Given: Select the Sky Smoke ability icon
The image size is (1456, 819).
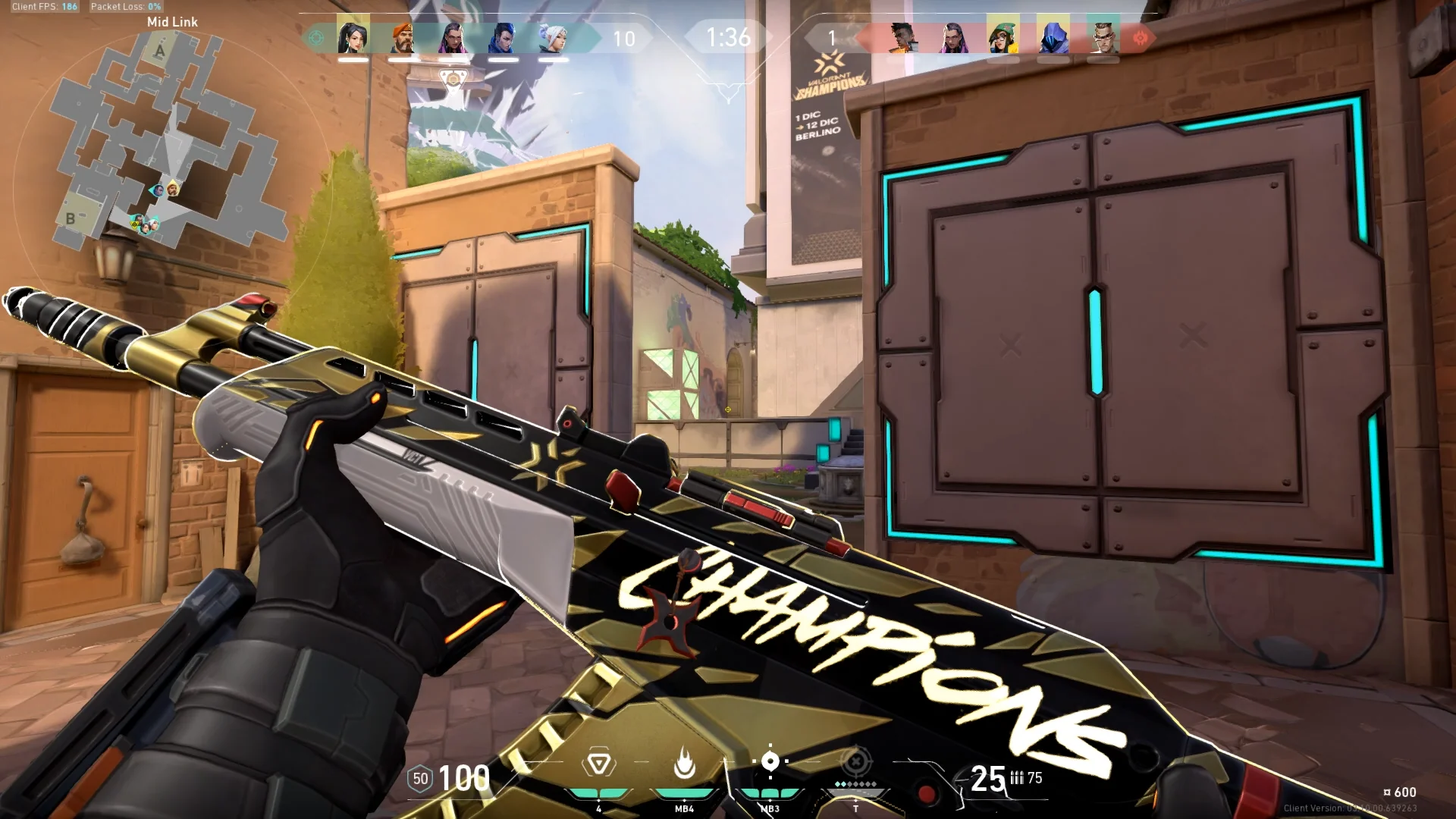Looking at the screenshot, I should 770,761.
